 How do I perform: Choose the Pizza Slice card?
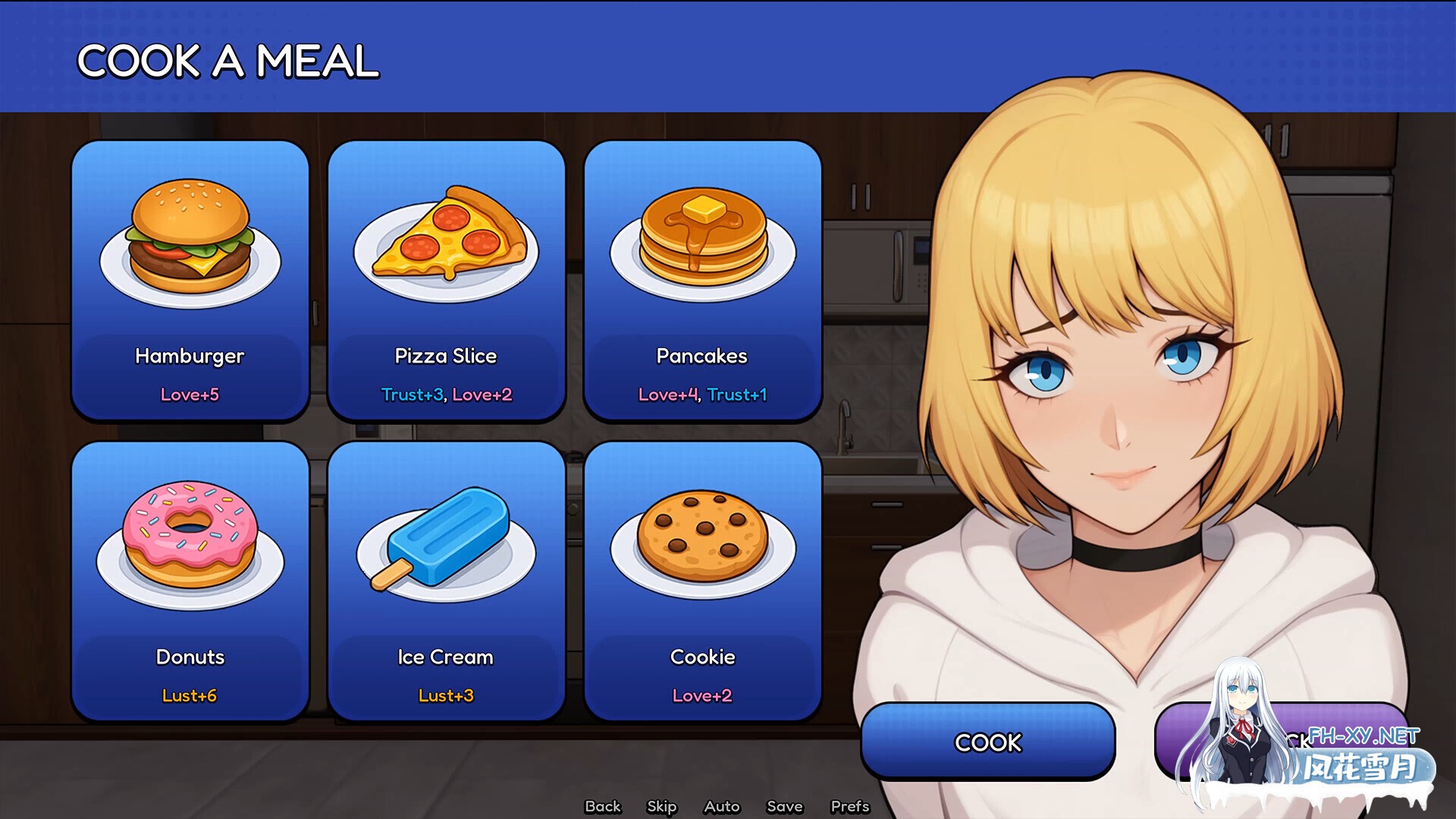coord(446,279)
